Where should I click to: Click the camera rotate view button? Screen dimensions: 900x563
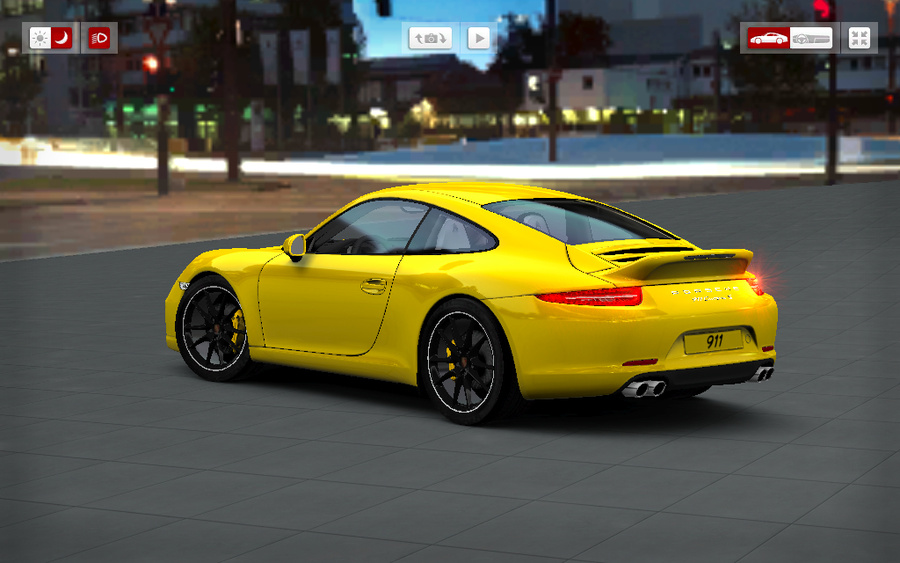pos(430,38)
